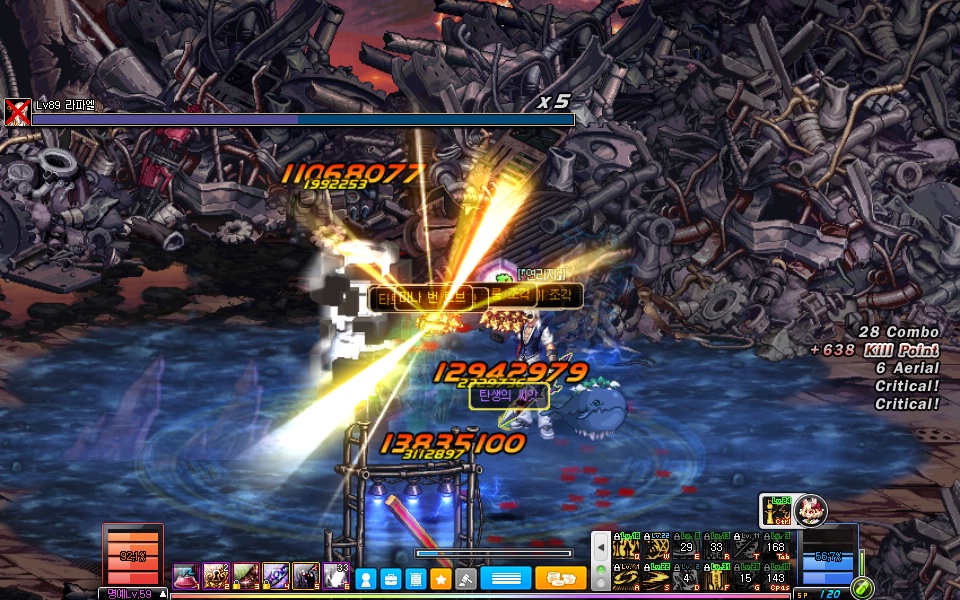Open the auction gavel button
Screen dimensions: 960x600
coord(465,578)
